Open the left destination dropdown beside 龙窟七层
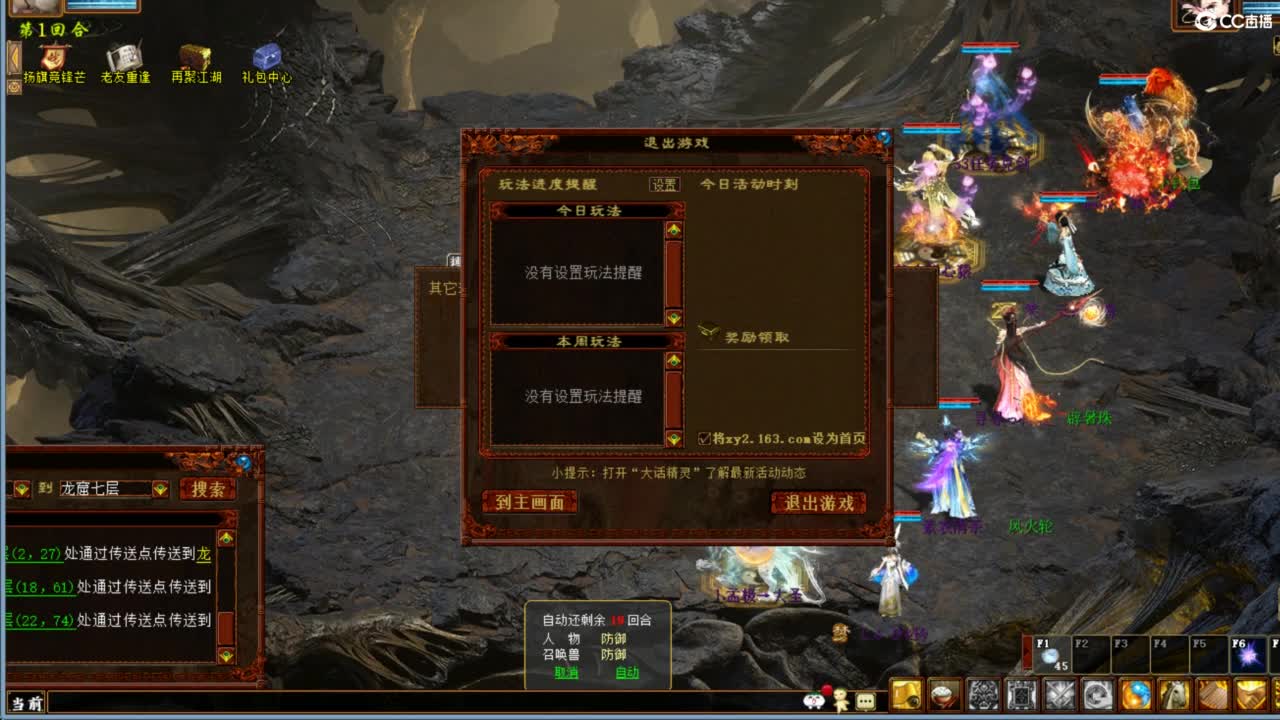Screen dimensions: 1280x720 (20, 489)
